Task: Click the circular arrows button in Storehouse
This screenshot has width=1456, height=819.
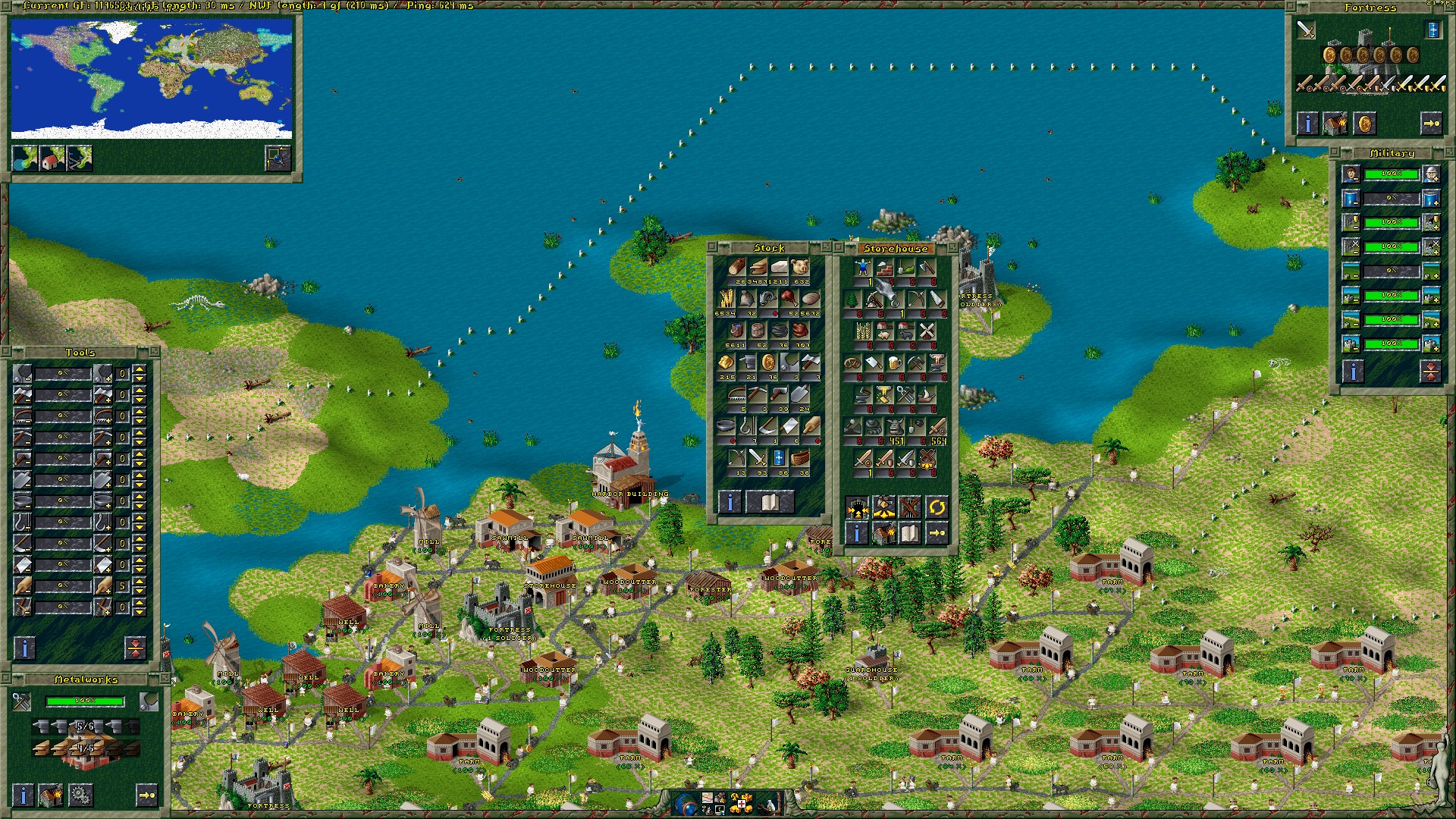Action: point(937,507)
